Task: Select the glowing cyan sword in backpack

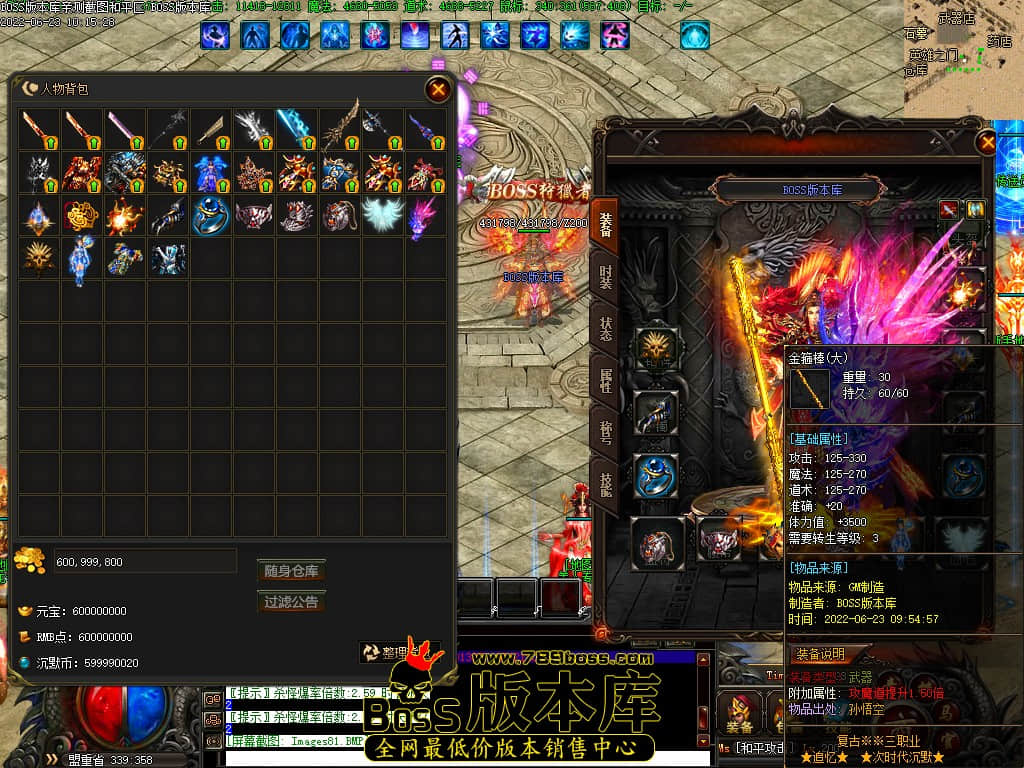Action: tap(296, 129)
